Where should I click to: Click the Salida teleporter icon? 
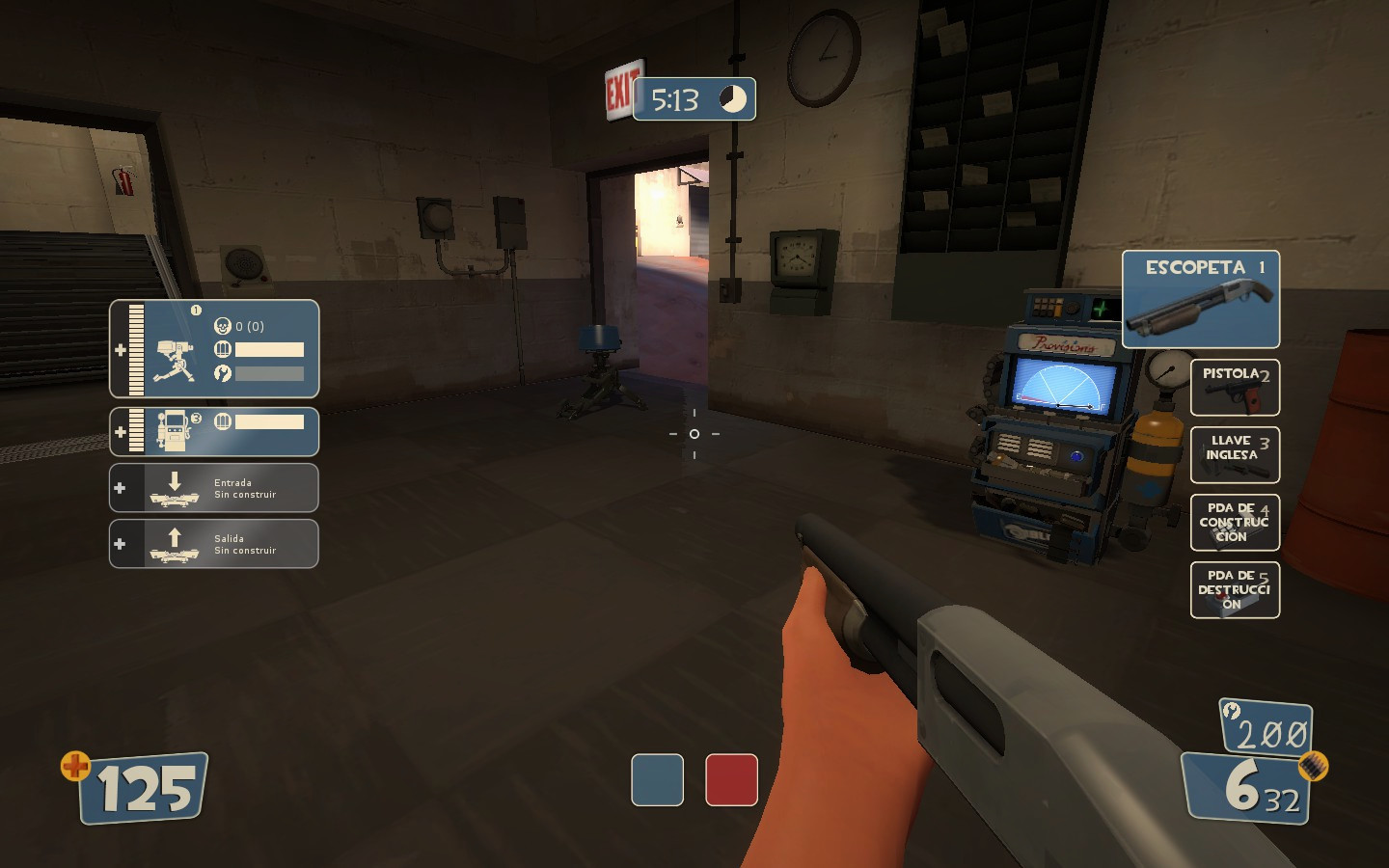[177, 543]
